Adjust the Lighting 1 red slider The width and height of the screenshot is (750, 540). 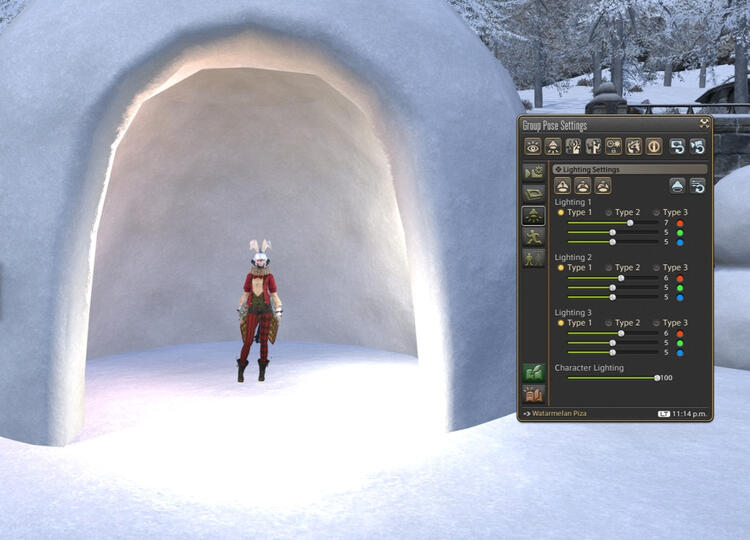629,223
